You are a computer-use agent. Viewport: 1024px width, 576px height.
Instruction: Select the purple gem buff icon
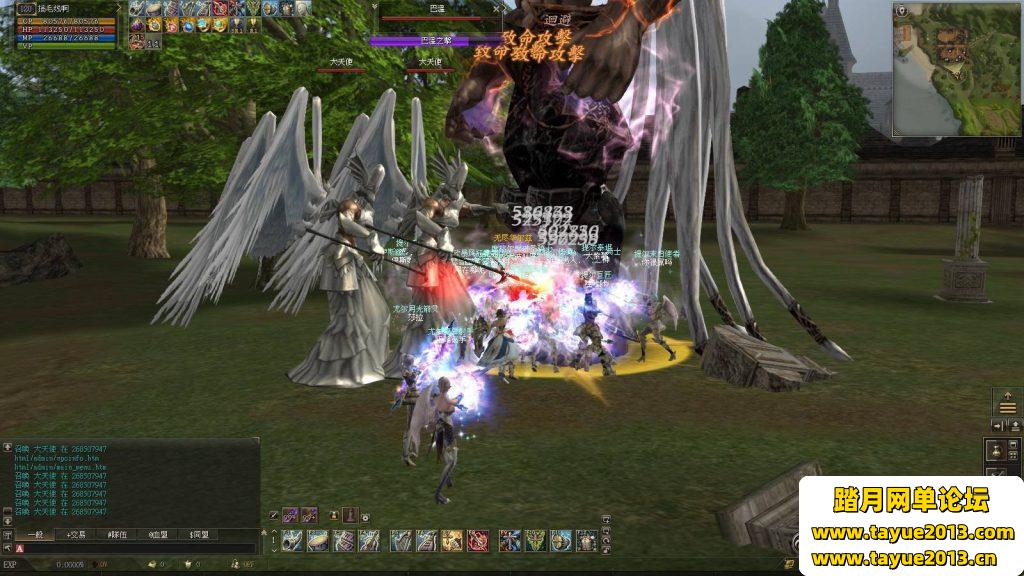[x=137, y=25]
